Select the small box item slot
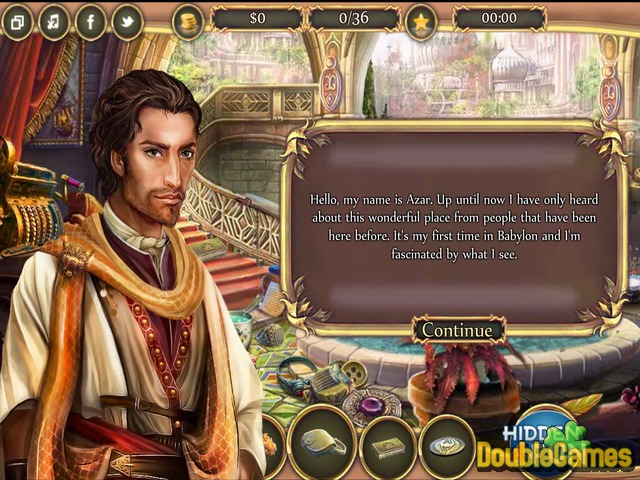The height and width of the screenshot is (480, 640). tap(387, 443)
